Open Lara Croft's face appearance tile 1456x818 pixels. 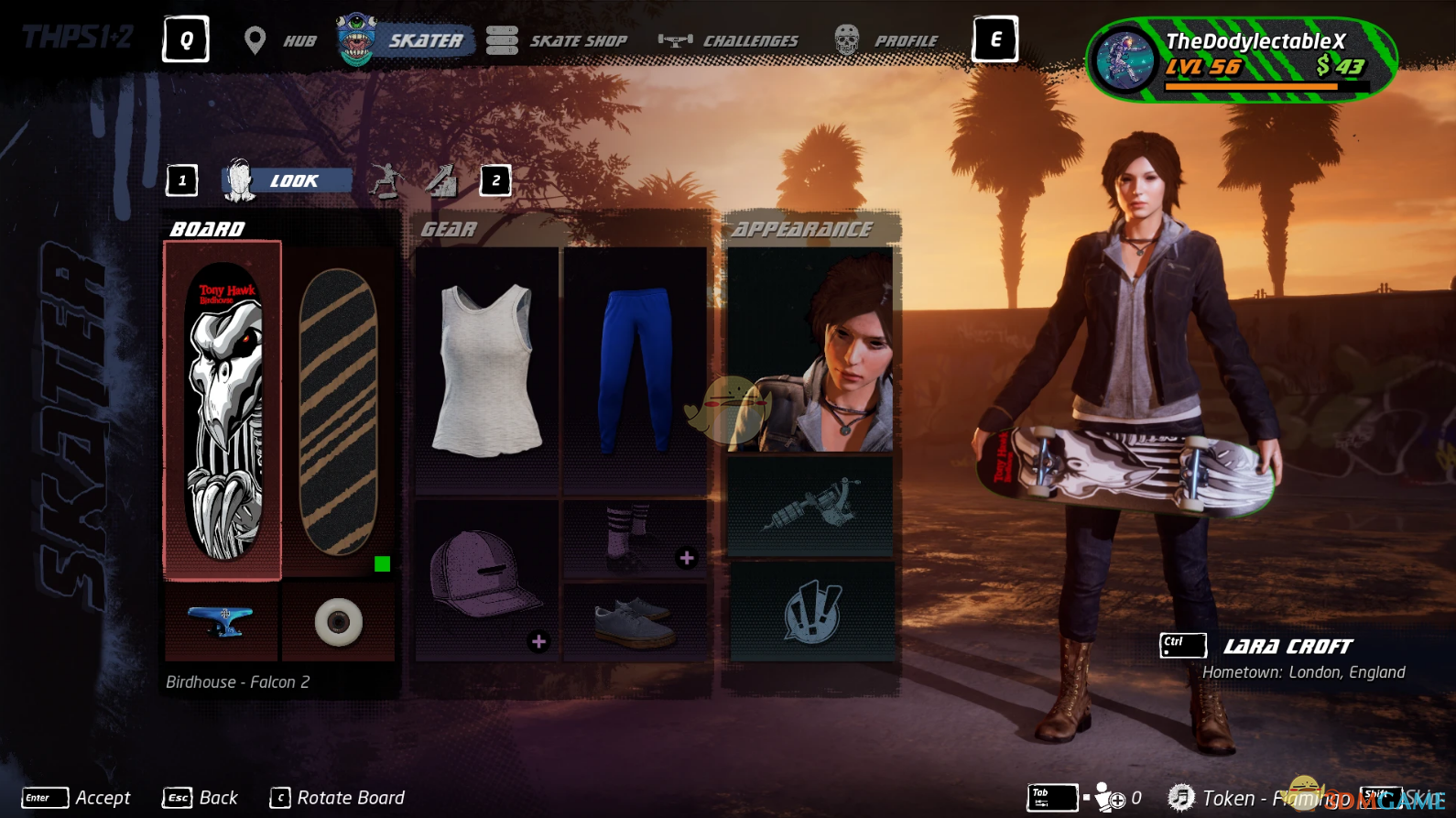tap(810, 350)
